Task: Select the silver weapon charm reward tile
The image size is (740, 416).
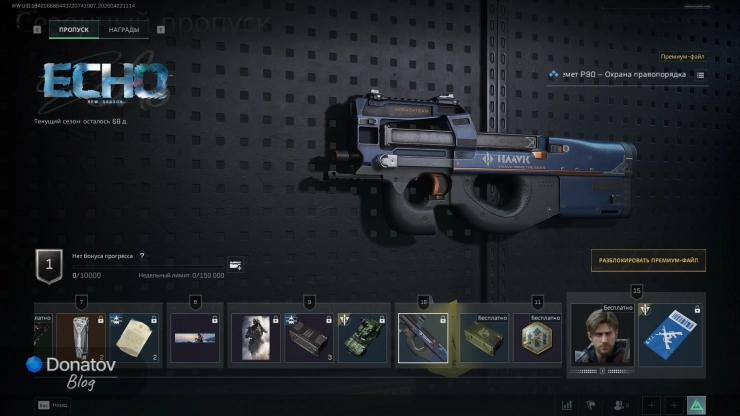Action: coord(80,338)
